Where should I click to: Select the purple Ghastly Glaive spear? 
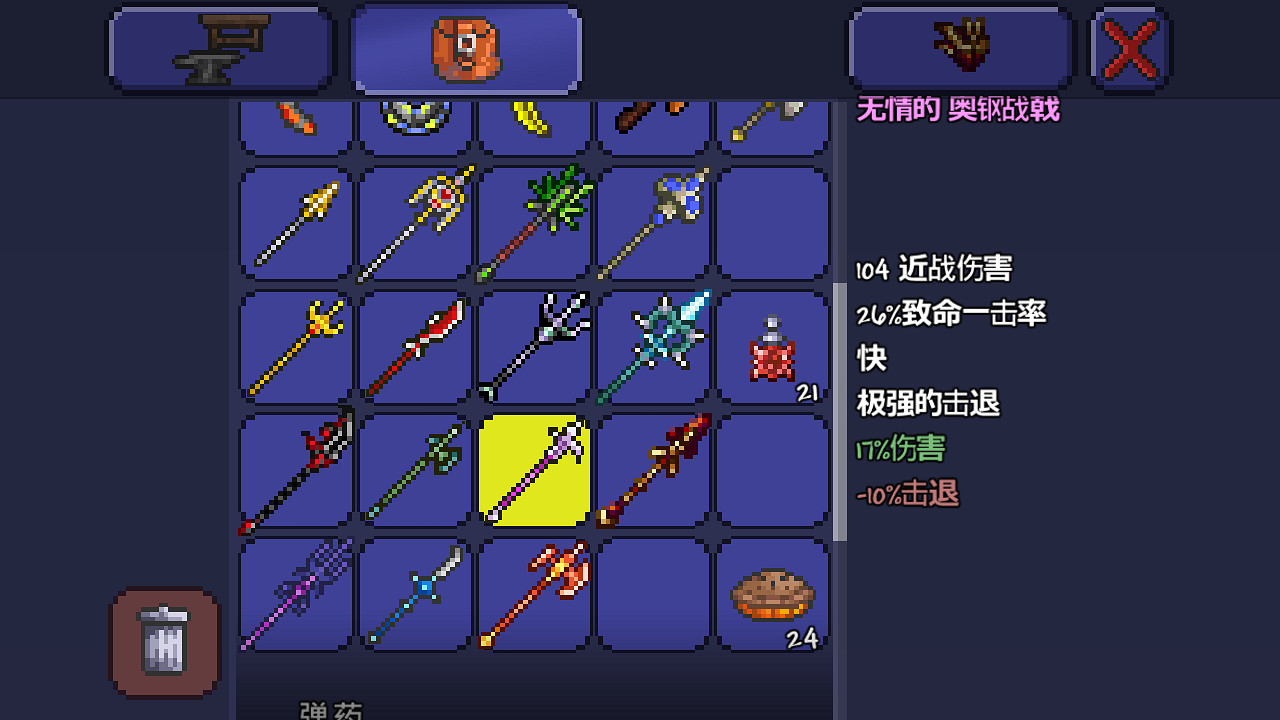click(294, 595)
